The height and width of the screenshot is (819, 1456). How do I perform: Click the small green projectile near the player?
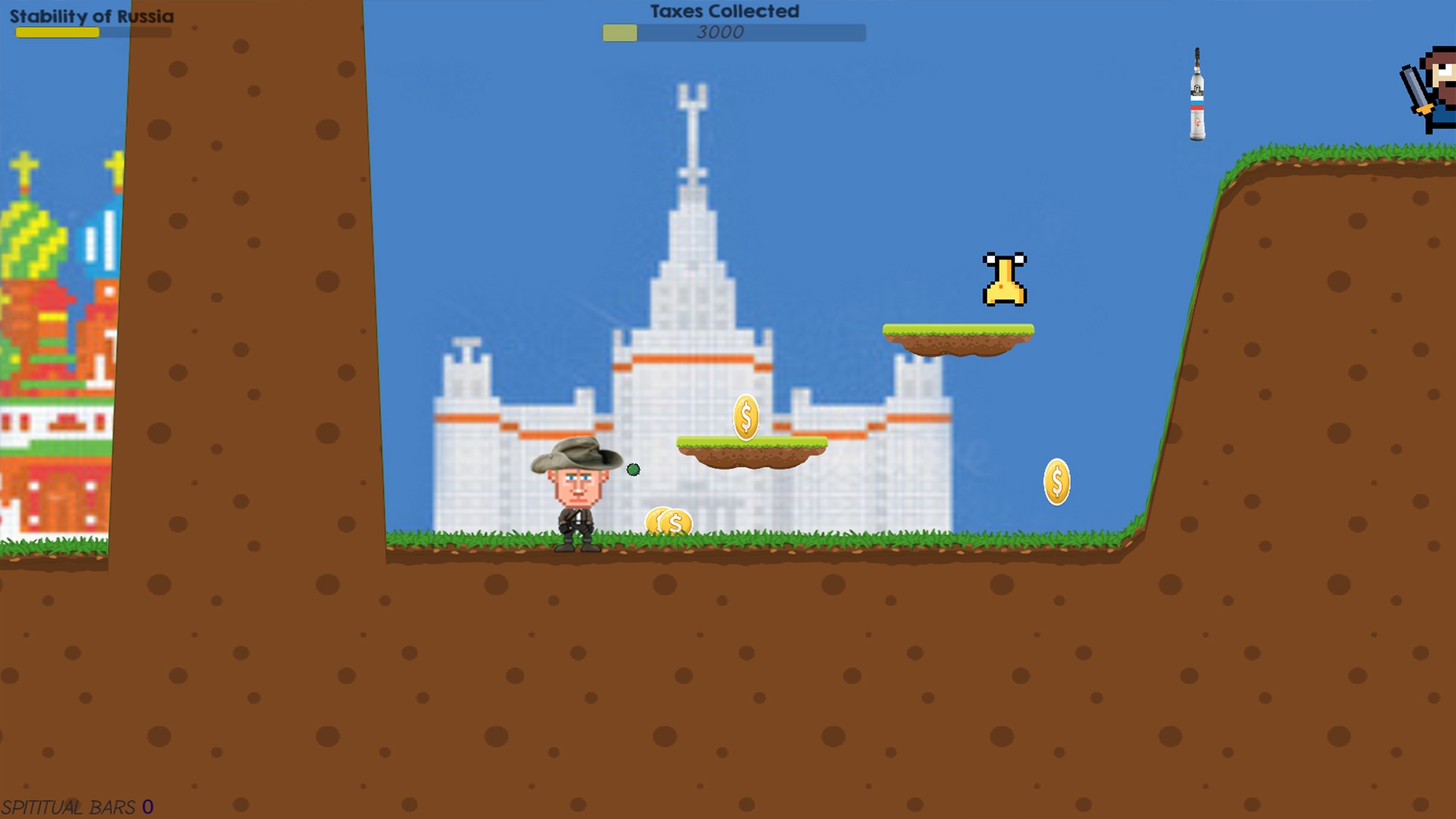pos(632,471)
